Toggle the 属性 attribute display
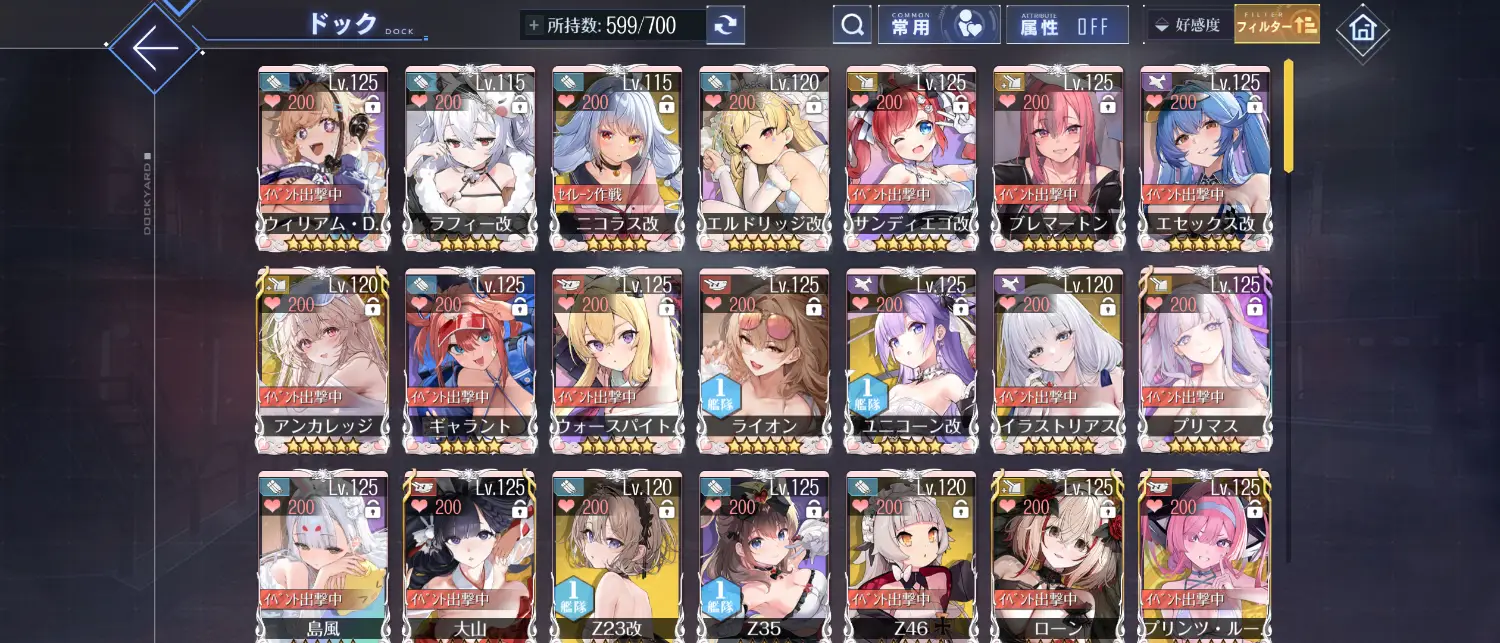 tap(1067, 25)
